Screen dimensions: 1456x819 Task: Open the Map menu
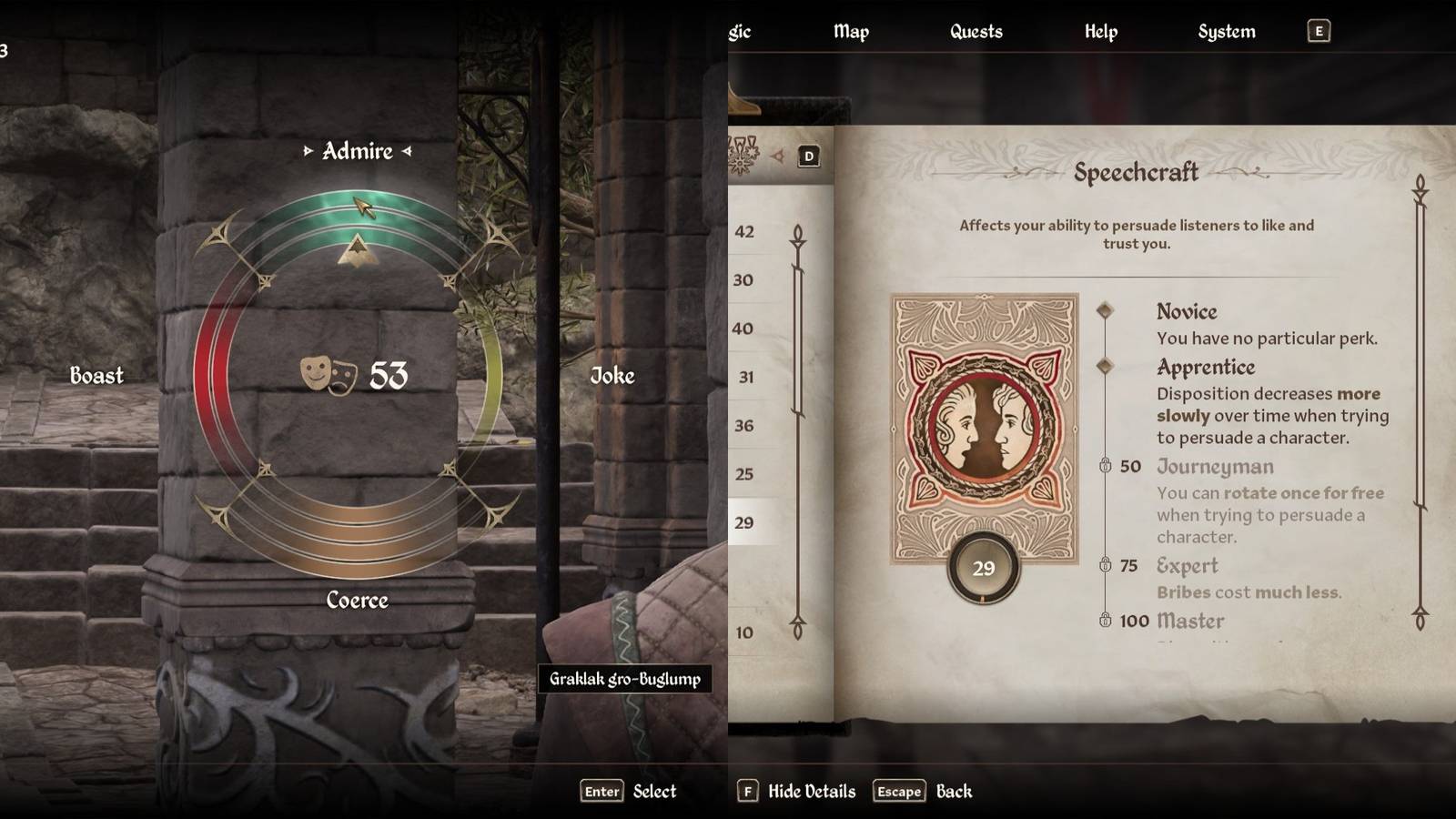851,32
